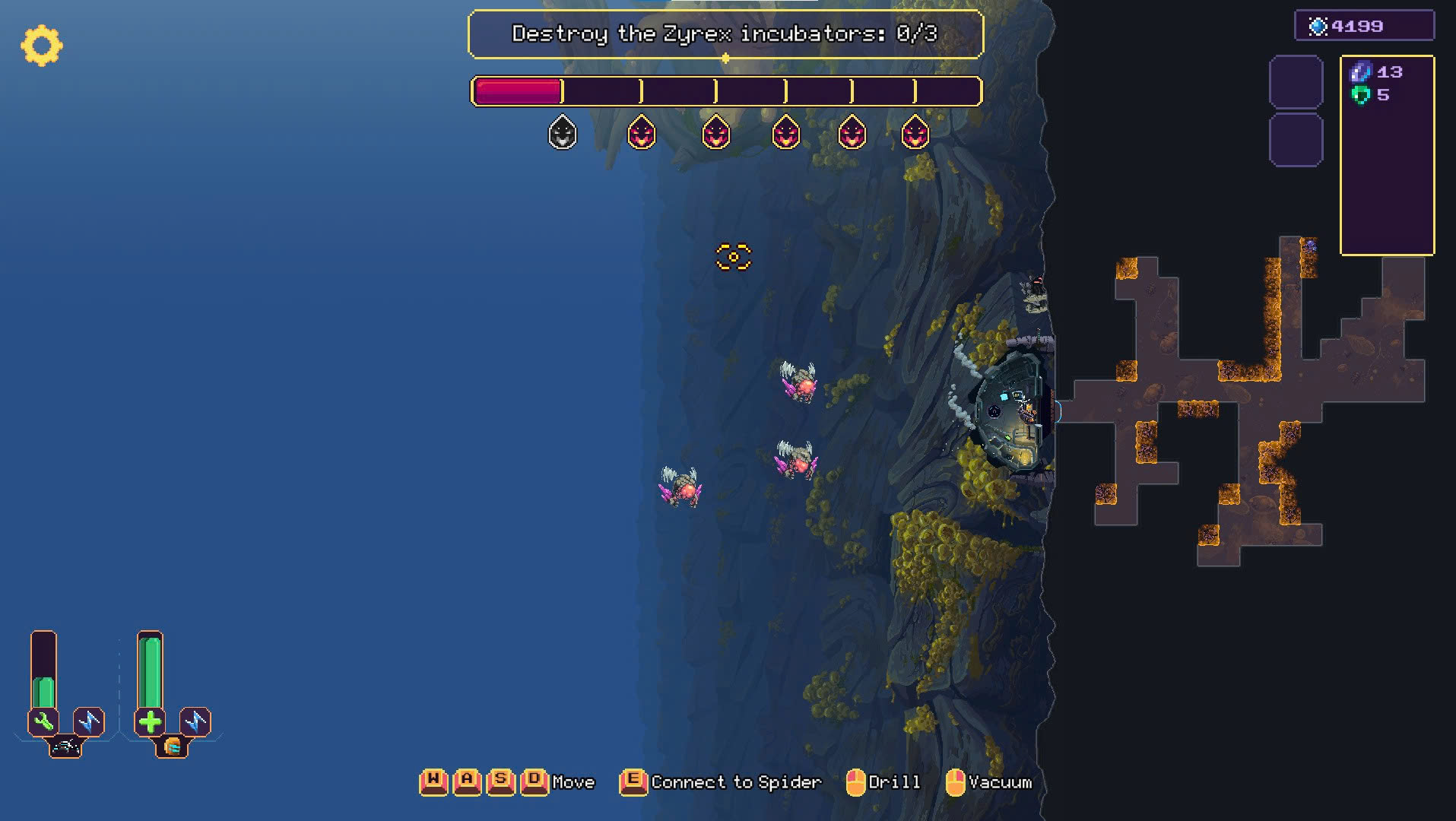Open the settings gear menu
This screenshot has height=821, width=1456.
[41, 46]
